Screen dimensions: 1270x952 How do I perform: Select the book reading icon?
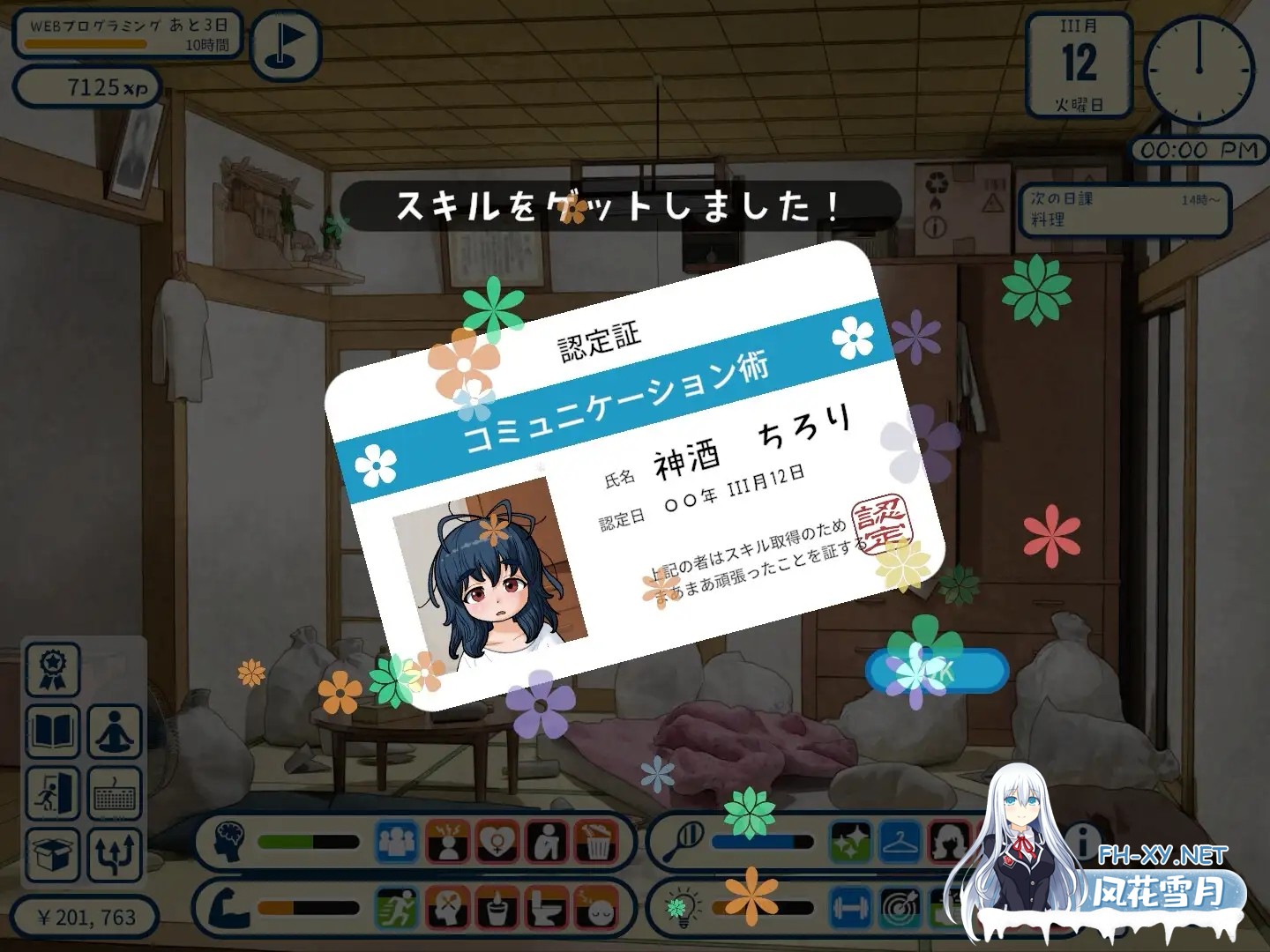[x=53, y=733]
